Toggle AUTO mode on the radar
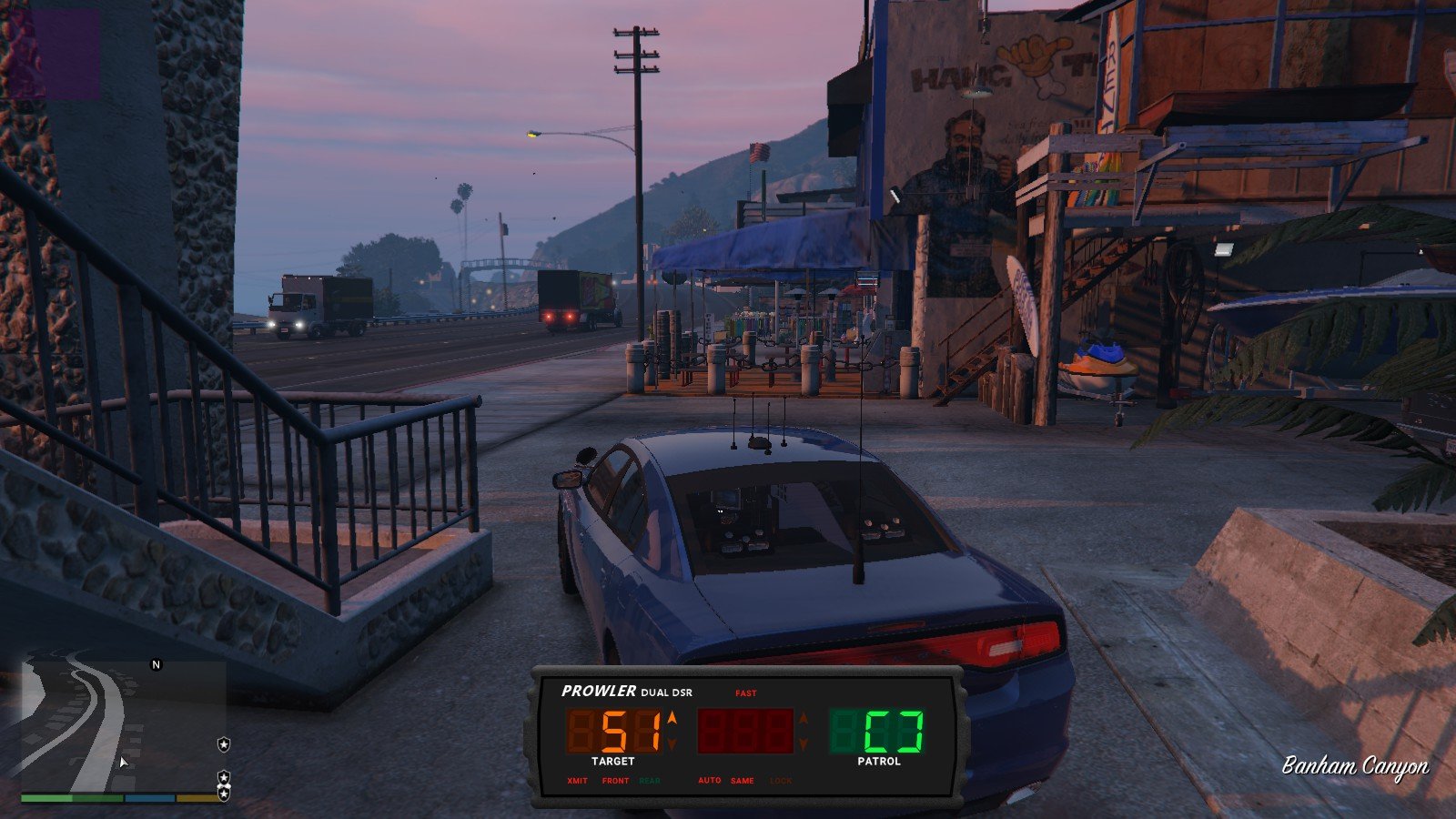 click(x=710, y=781)
